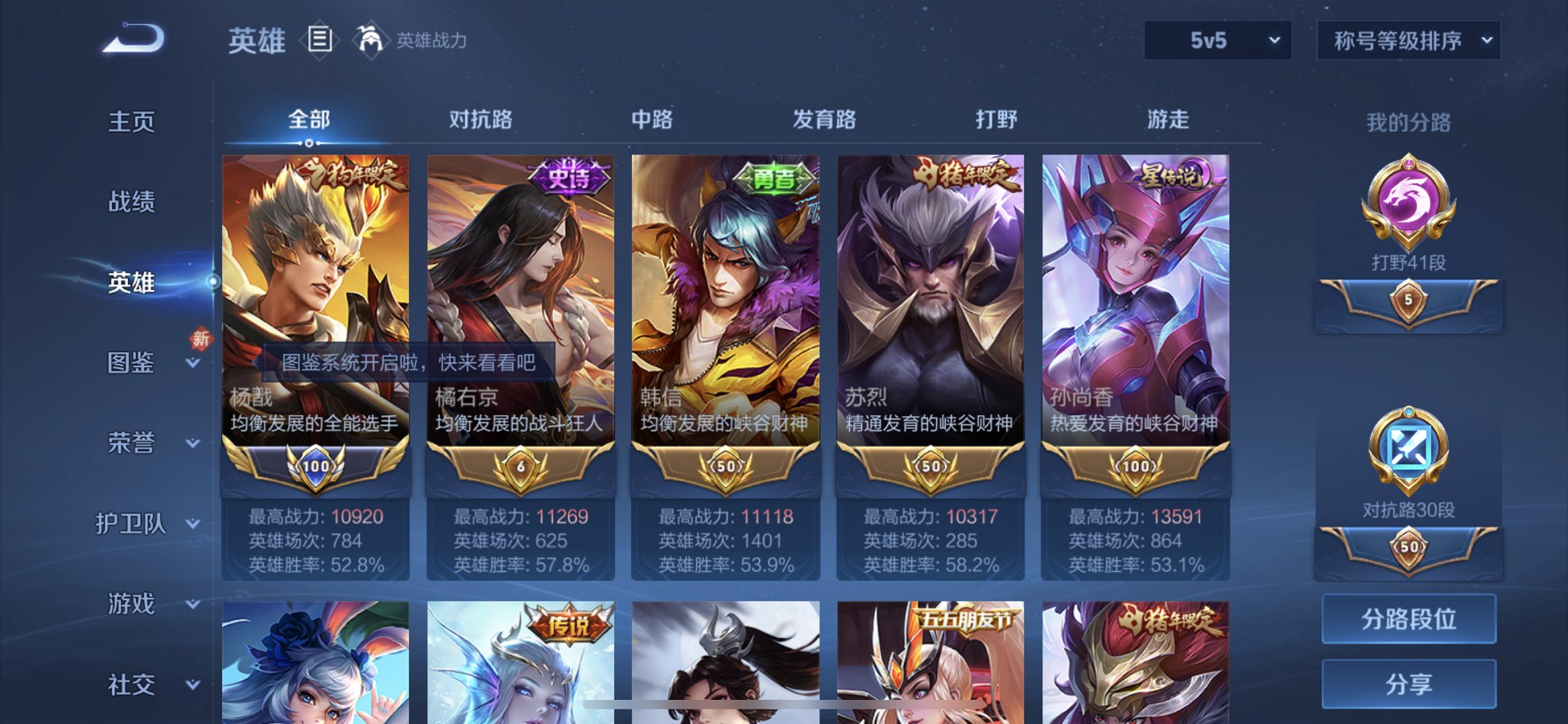Toggle to 社交 in the sidebar
This screenshot has width=1568, height=724.
point(133,685)
